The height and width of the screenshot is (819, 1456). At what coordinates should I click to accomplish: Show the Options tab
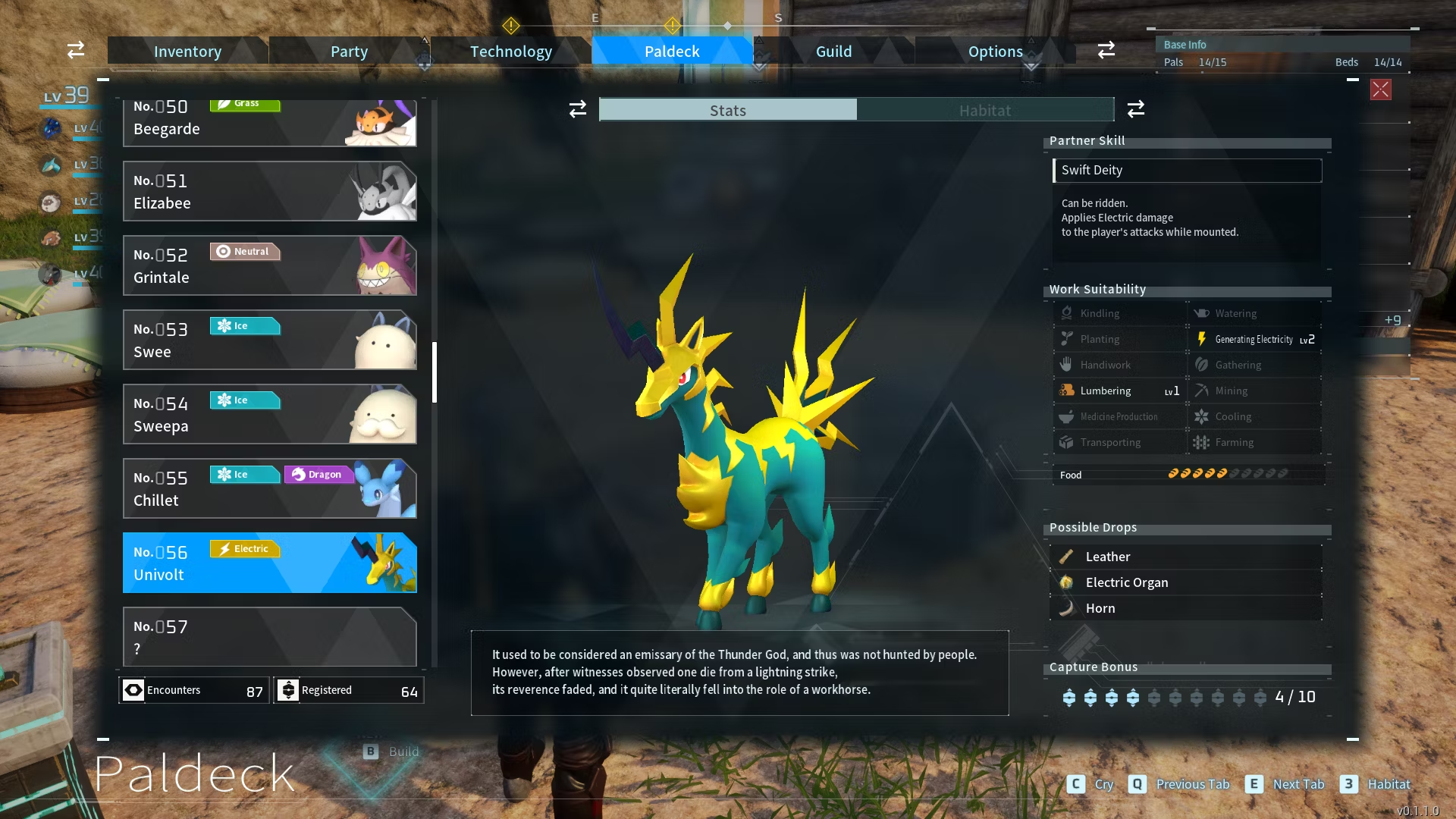[995, 52]
